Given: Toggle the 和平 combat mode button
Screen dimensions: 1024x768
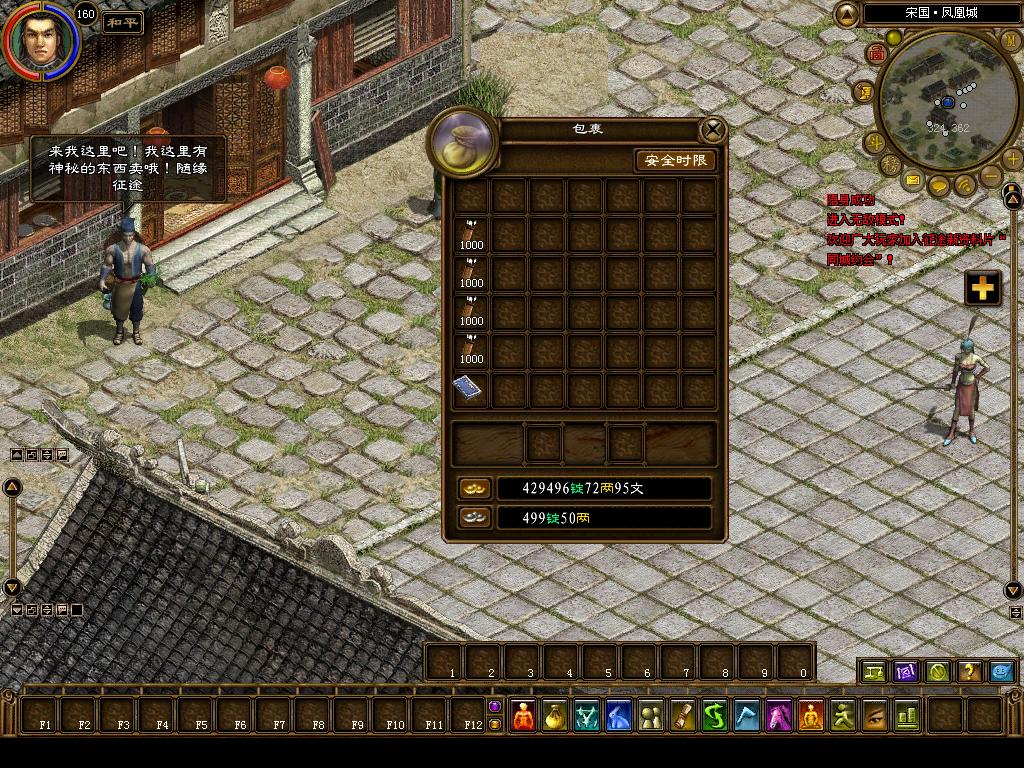Looking at the screenshot, I should (x=122, y=22).
